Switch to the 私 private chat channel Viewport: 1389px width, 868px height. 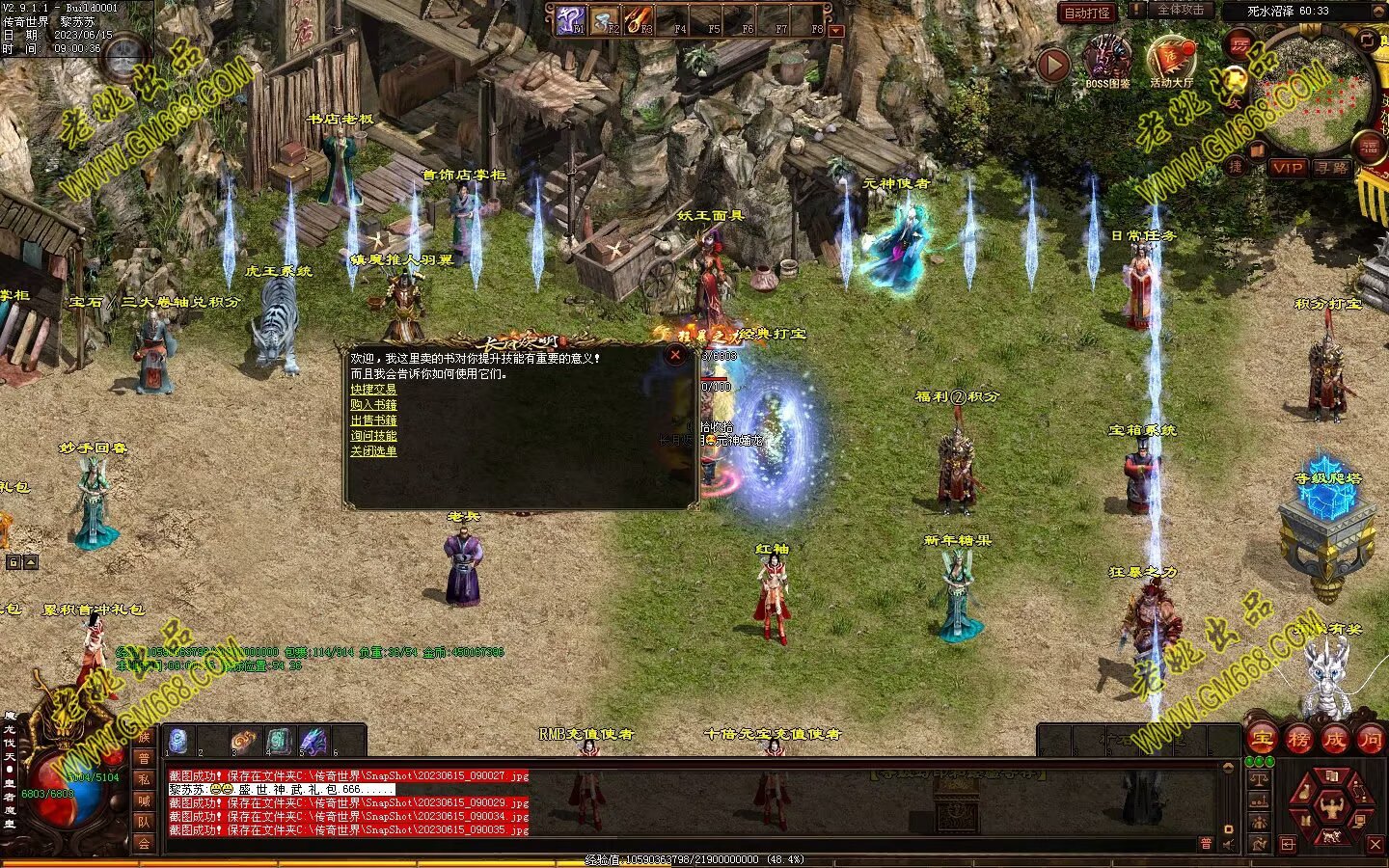point(144,779)
